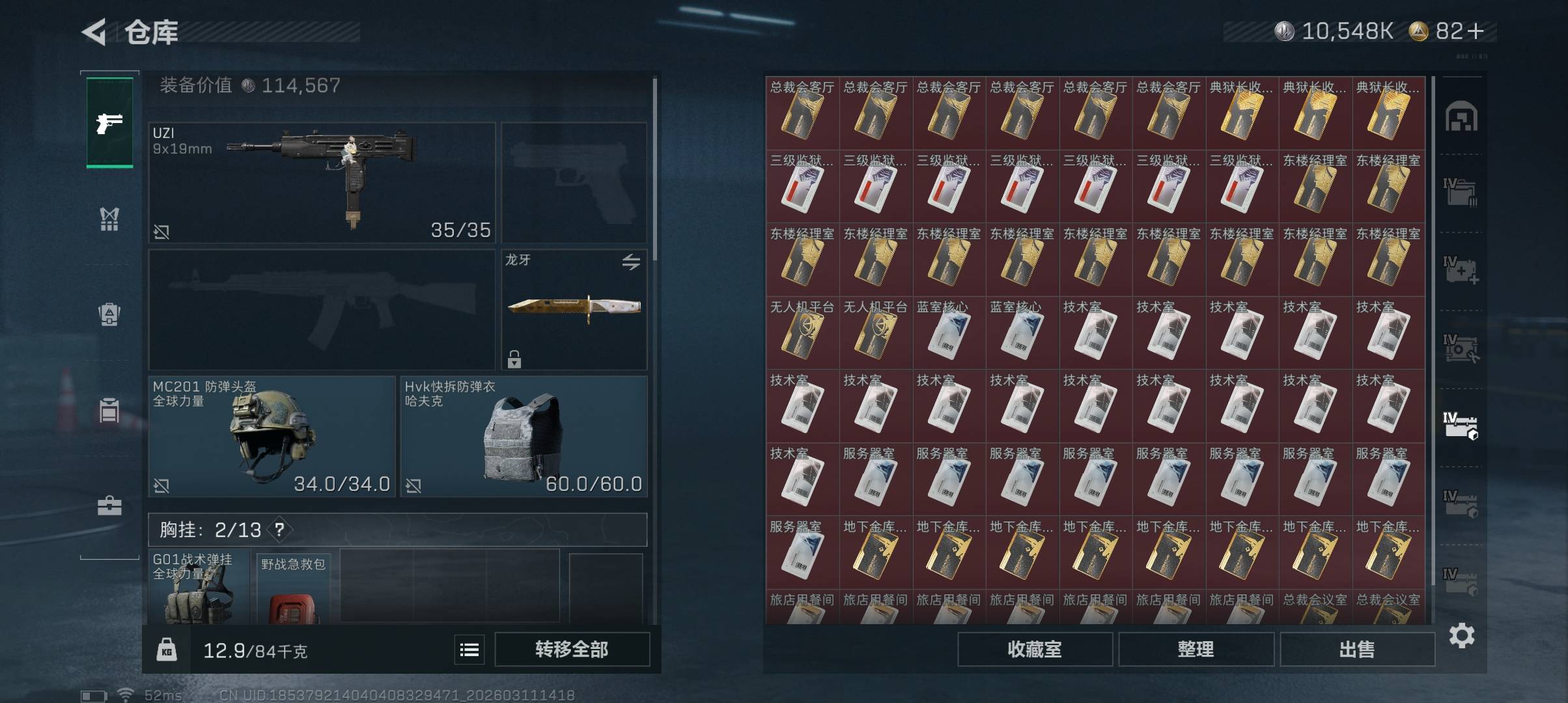Open the 收藏室 collection room

click(1034, 649)
